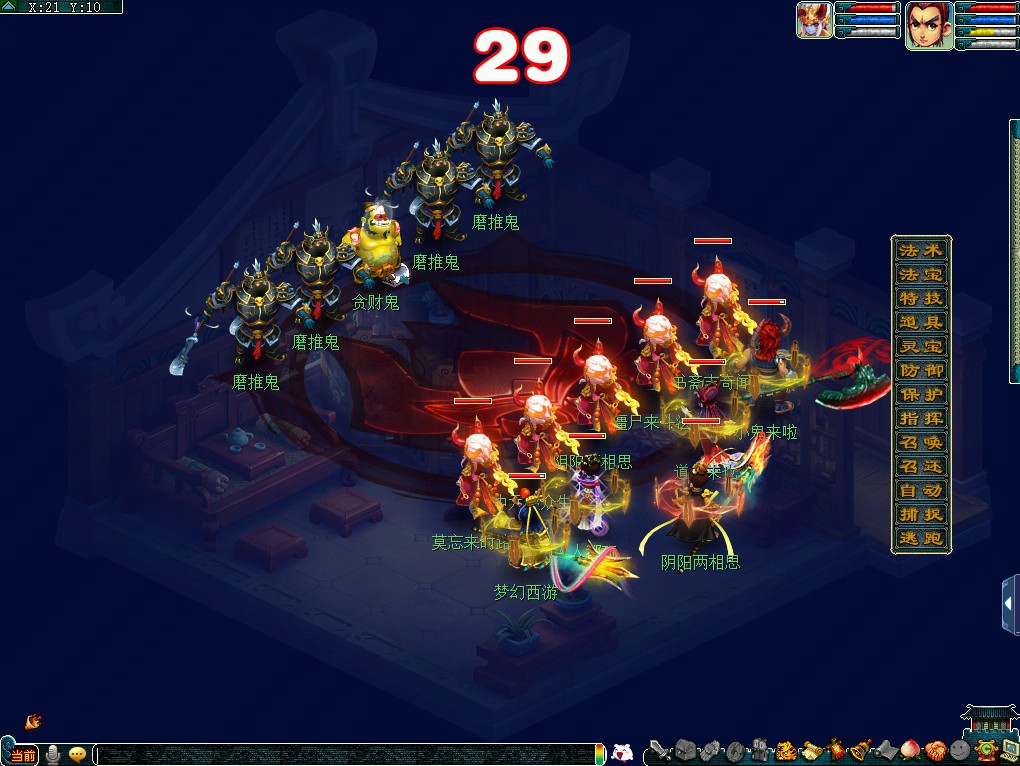The width and height of the screenshot is (1020, 766).
Task: Choose the 保护 protect command
Action: click(920, 395)
